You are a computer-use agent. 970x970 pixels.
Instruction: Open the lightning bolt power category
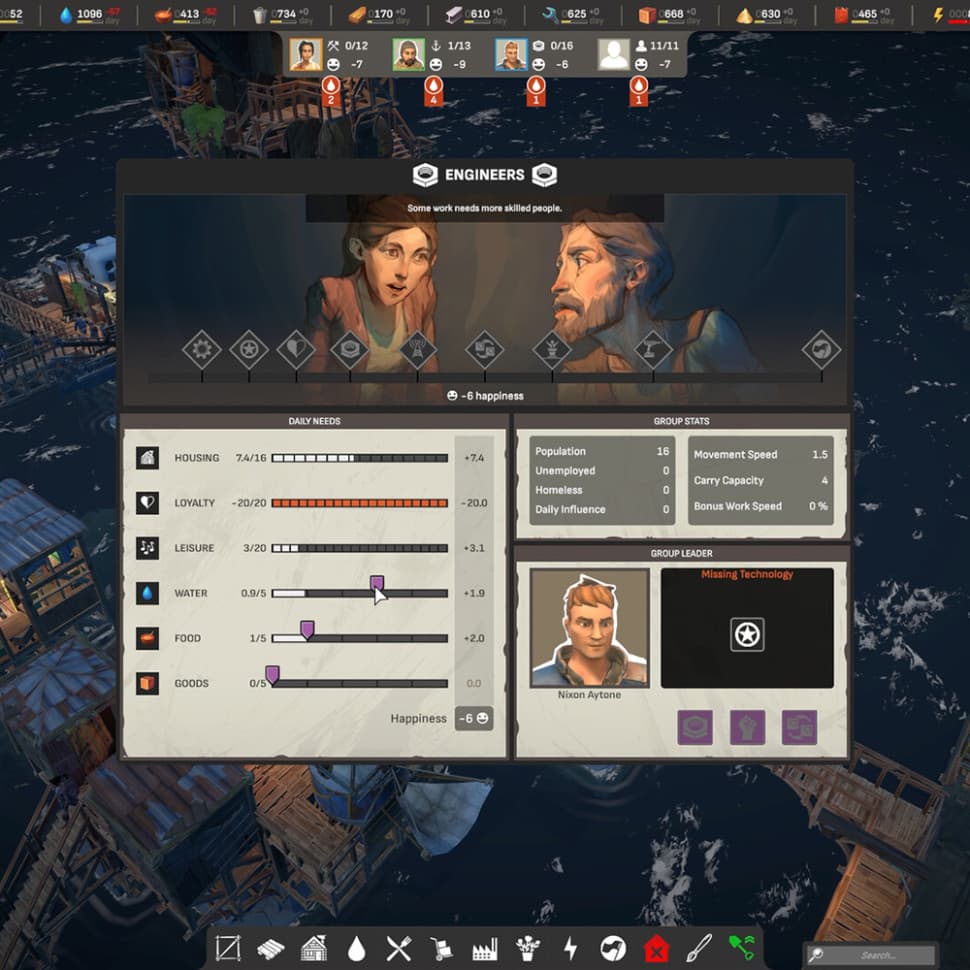571,947
